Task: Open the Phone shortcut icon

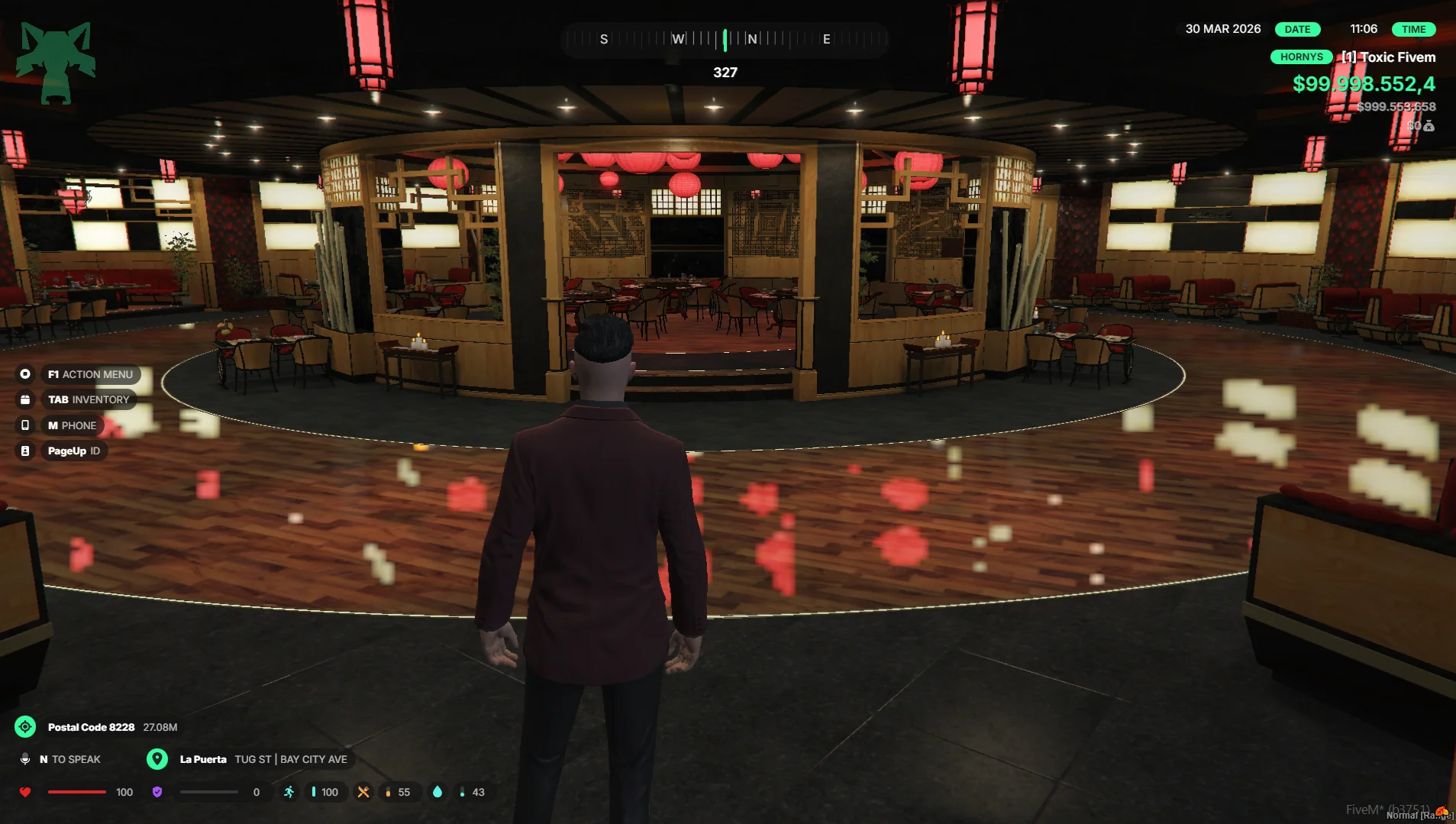Action: click(x=25, y=425)
